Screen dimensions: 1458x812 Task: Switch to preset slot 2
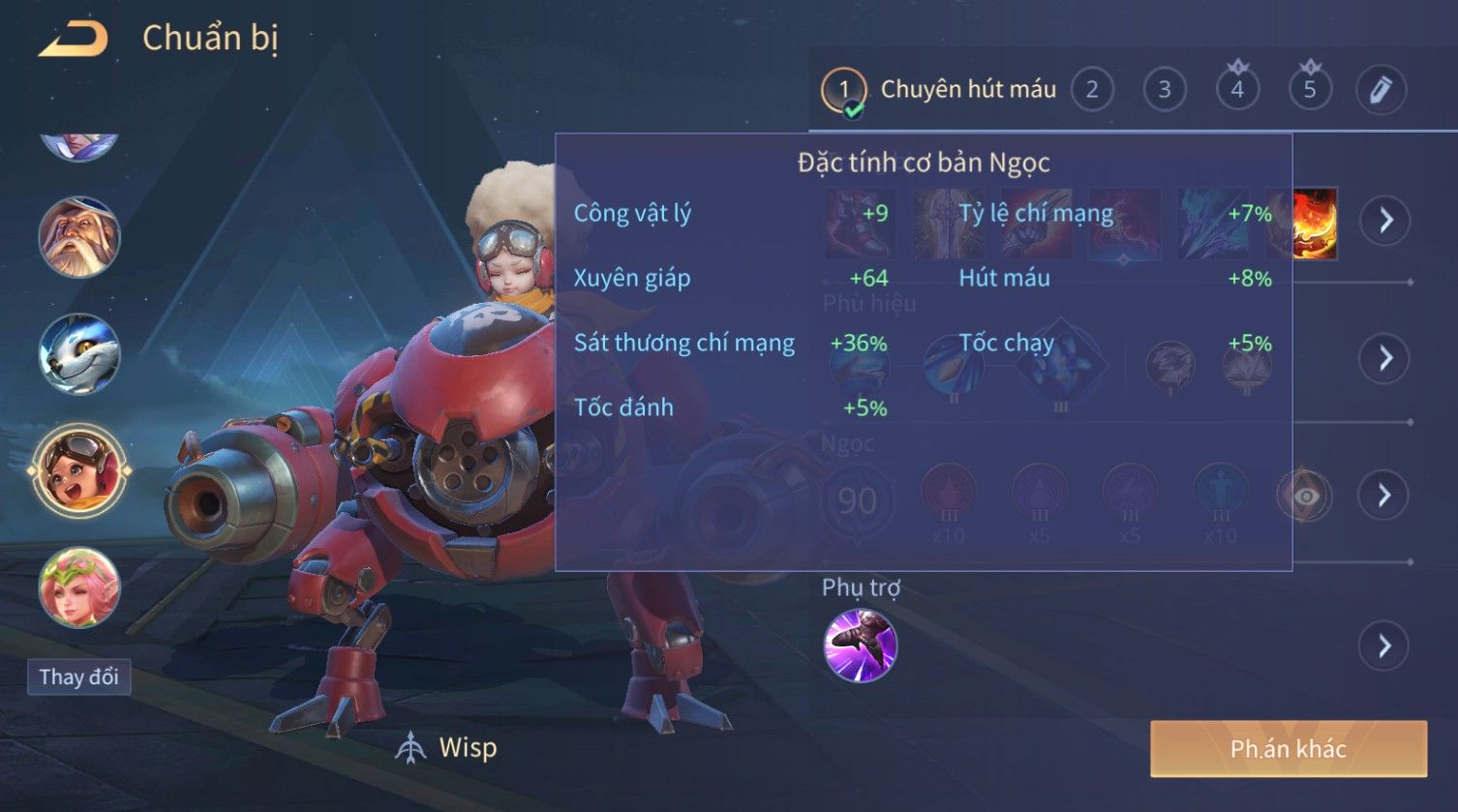click(1092, 90)
